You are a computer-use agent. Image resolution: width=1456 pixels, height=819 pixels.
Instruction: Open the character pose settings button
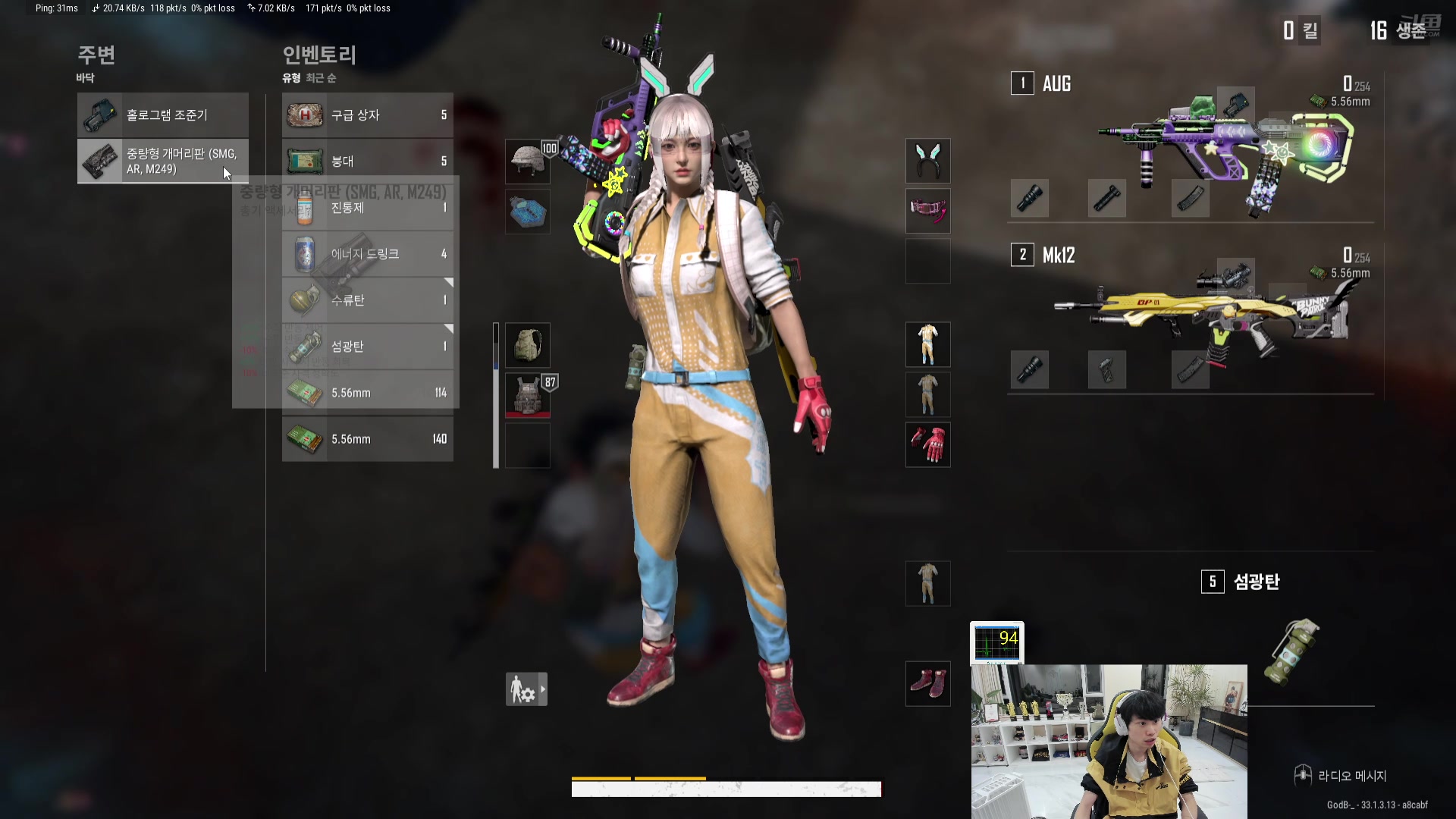coord(526,689)
